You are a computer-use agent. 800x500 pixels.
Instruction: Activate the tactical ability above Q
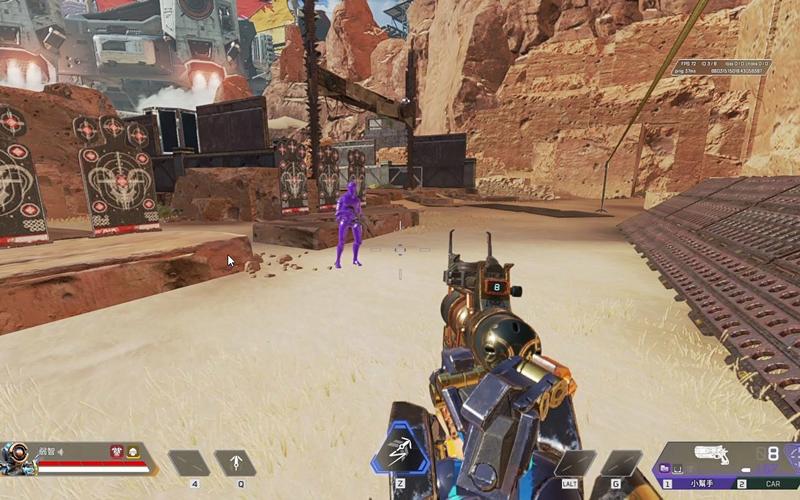(x=235, y=463)
